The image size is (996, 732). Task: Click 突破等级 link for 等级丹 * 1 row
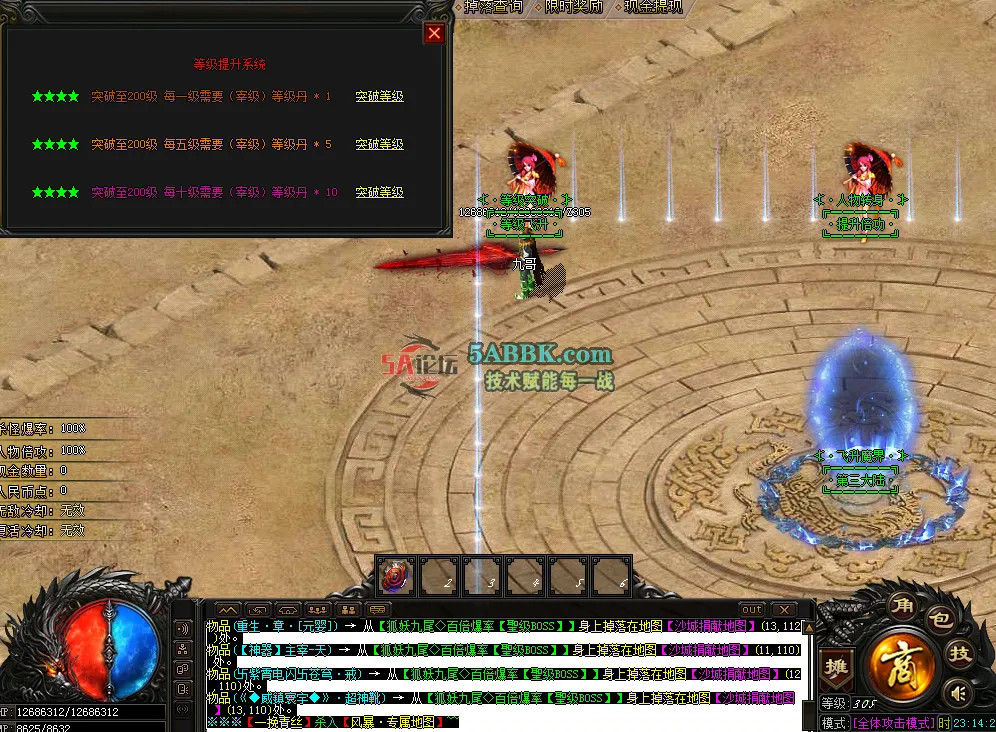coord(380,97)
